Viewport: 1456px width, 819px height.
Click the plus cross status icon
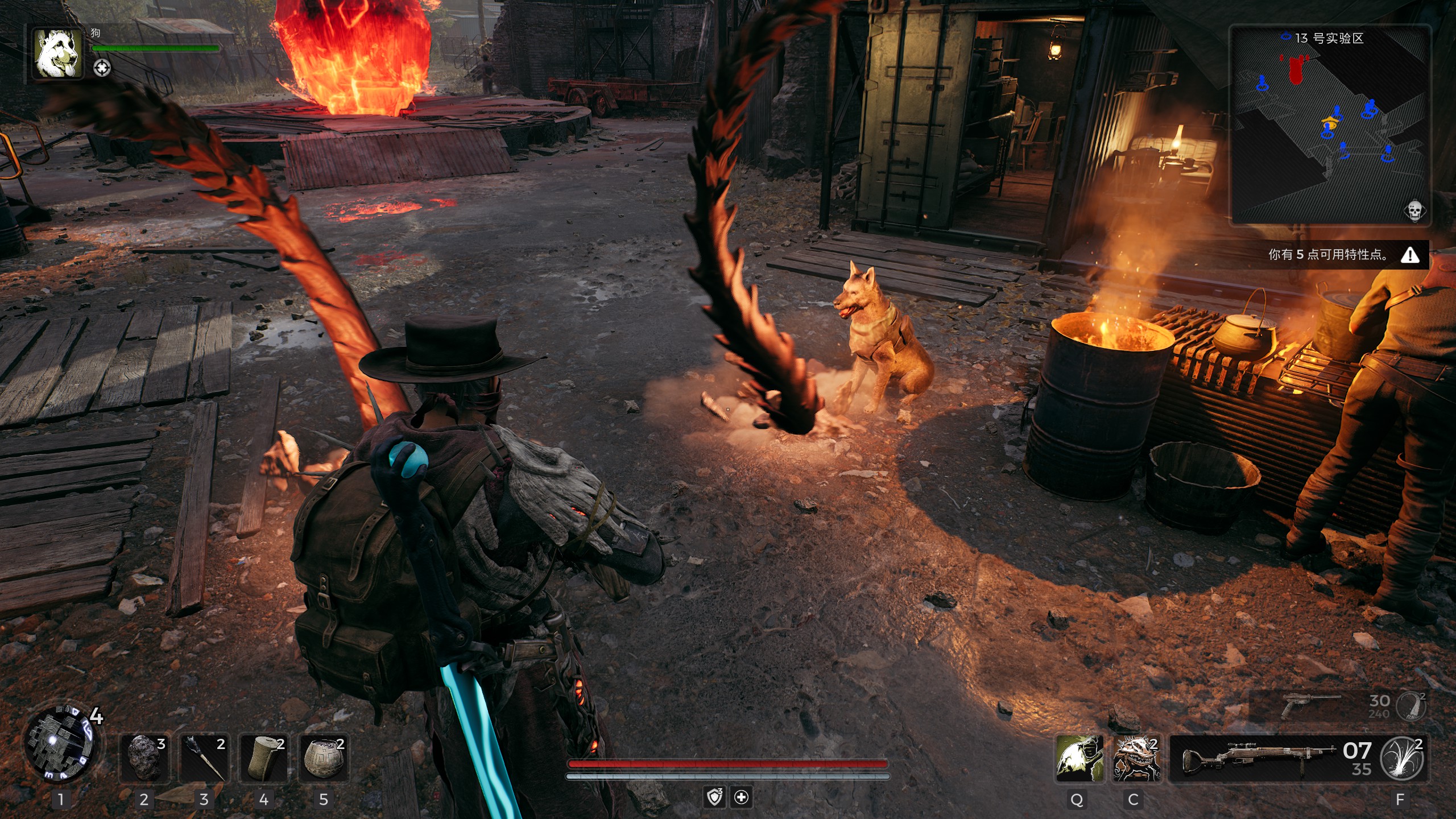point(742,797)
